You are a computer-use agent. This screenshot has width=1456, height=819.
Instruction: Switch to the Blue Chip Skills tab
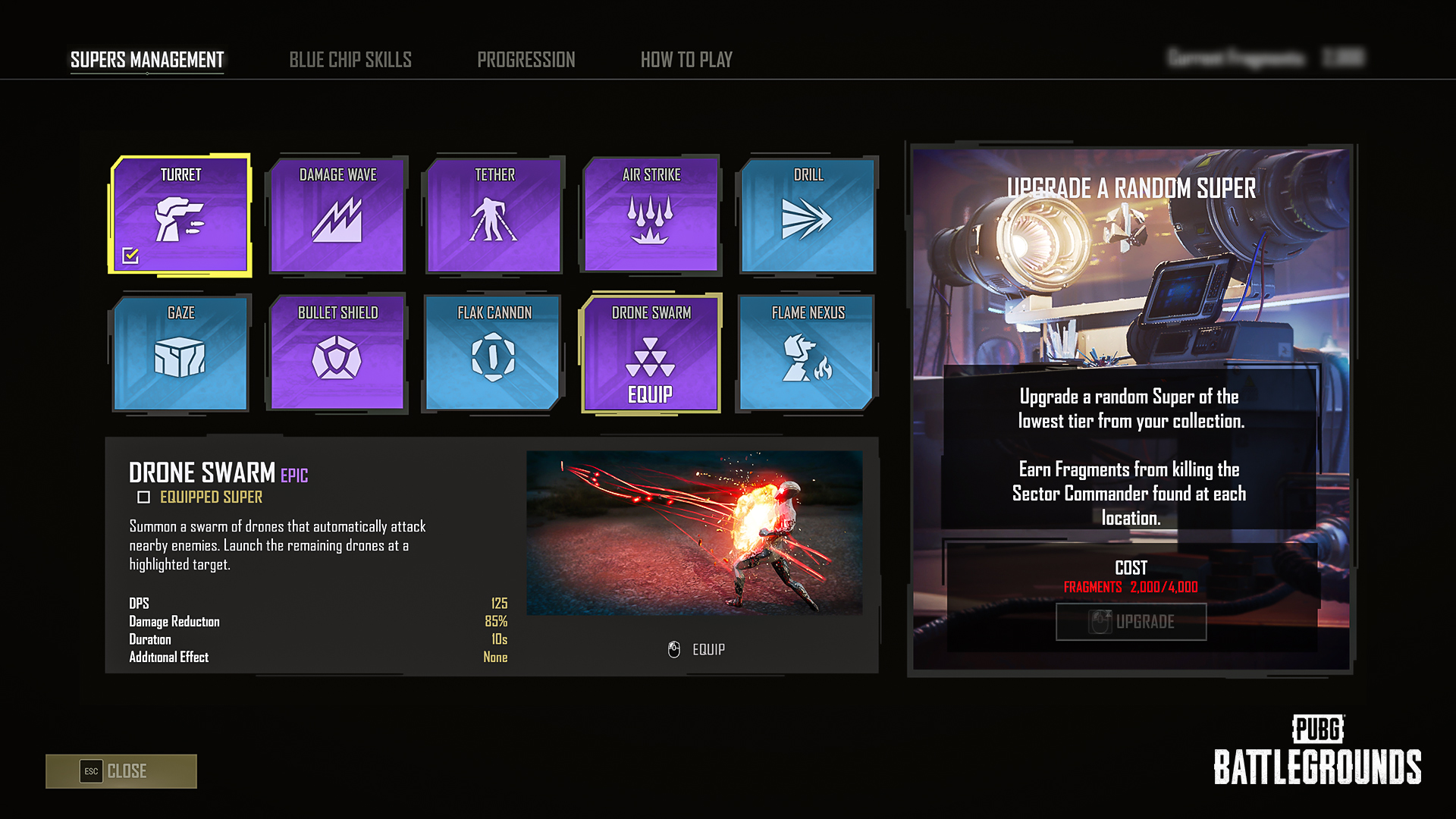350,60
